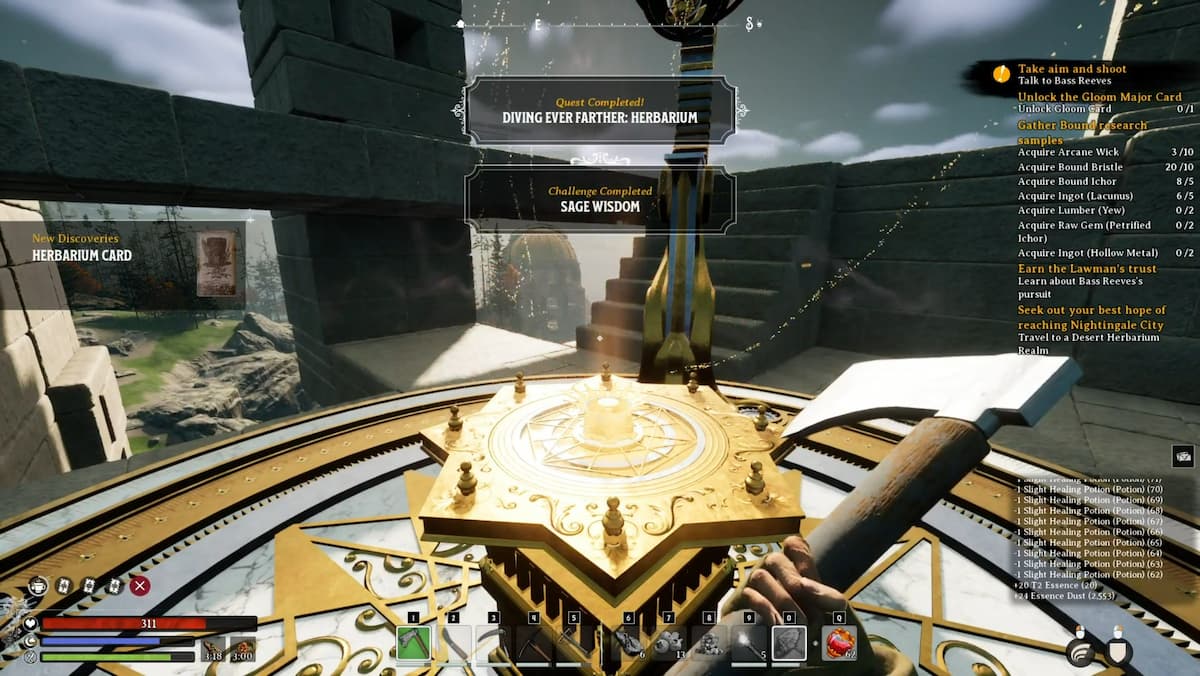Equip the torch in hotbar slot 9

tap(748, 642)
